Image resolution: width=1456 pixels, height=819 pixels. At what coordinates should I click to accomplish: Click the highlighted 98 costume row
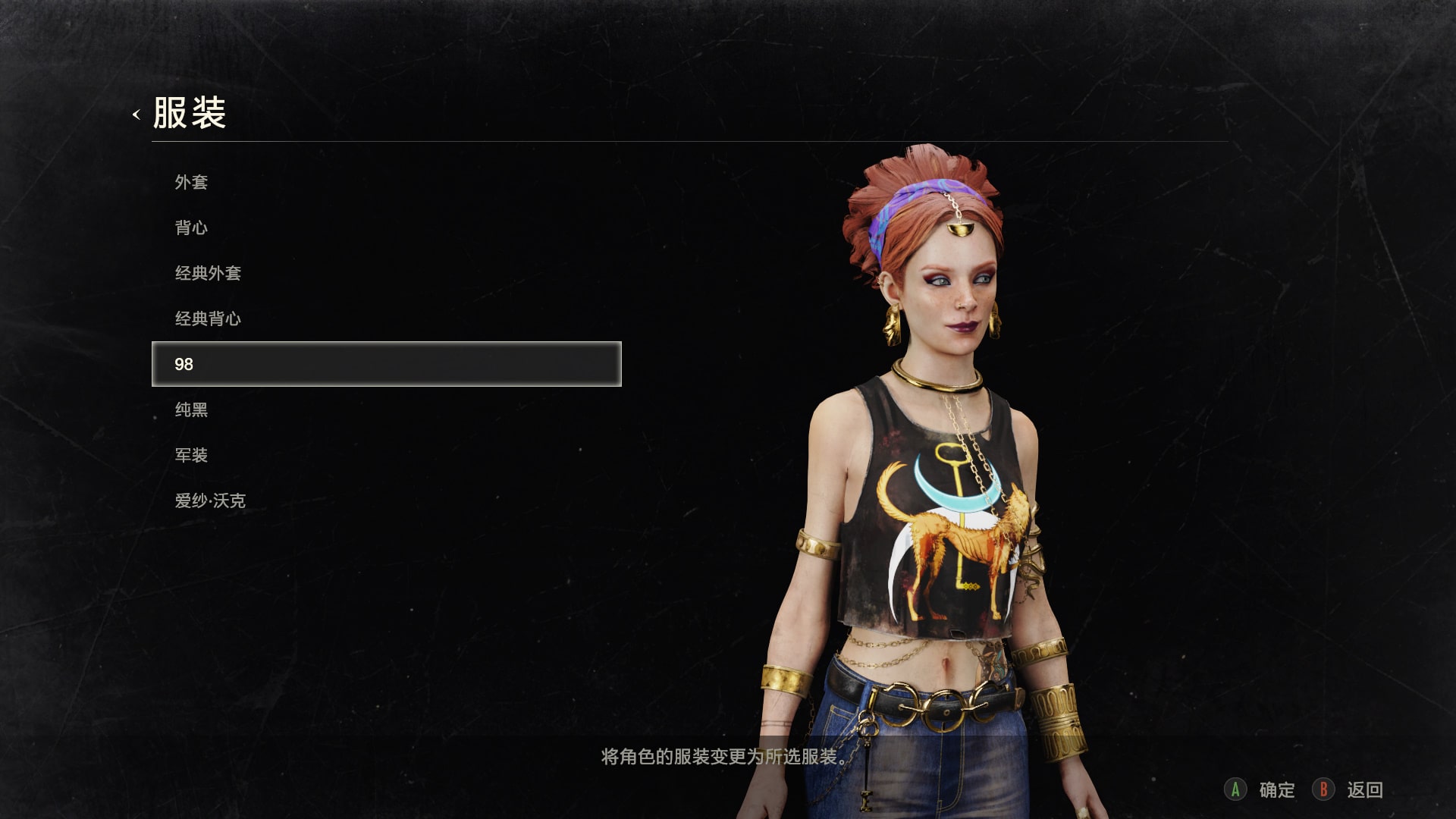[x=386, y=364]
